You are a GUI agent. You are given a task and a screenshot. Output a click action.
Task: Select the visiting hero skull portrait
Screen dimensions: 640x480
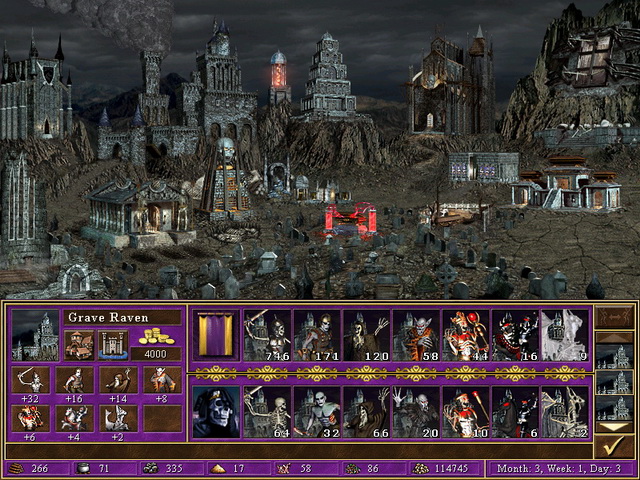coord(215,412)
